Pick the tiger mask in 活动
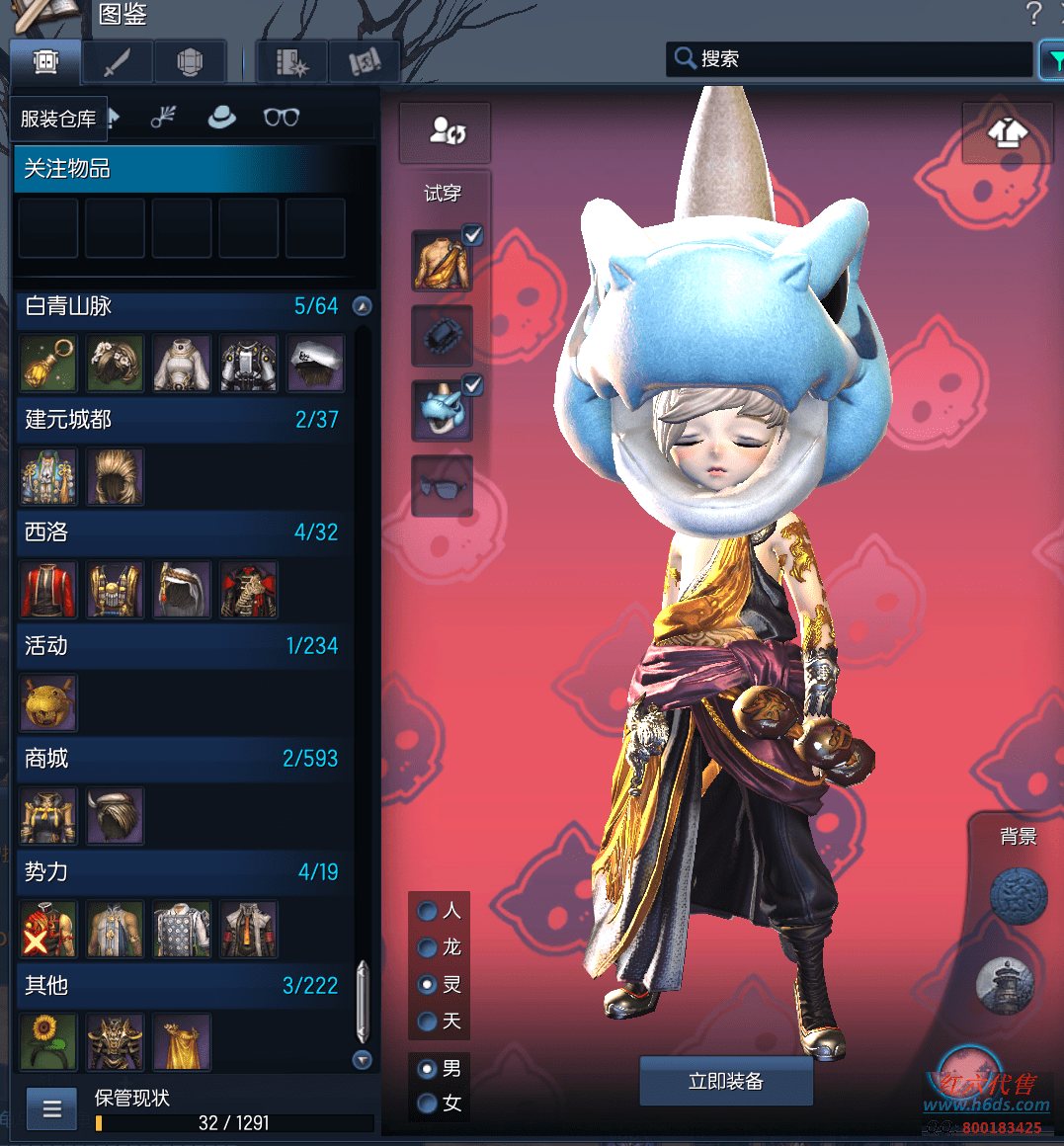 (48, 702)
